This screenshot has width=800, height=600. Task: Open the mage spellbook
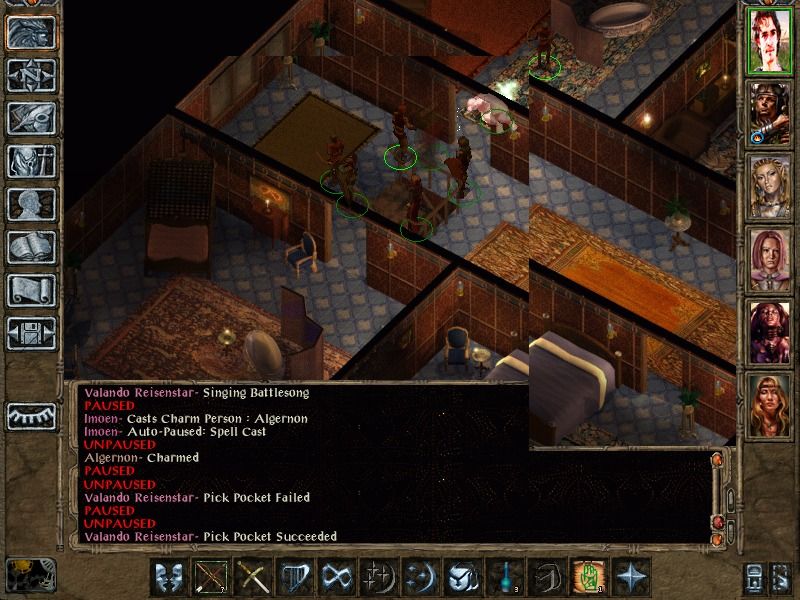coord(31,247)
